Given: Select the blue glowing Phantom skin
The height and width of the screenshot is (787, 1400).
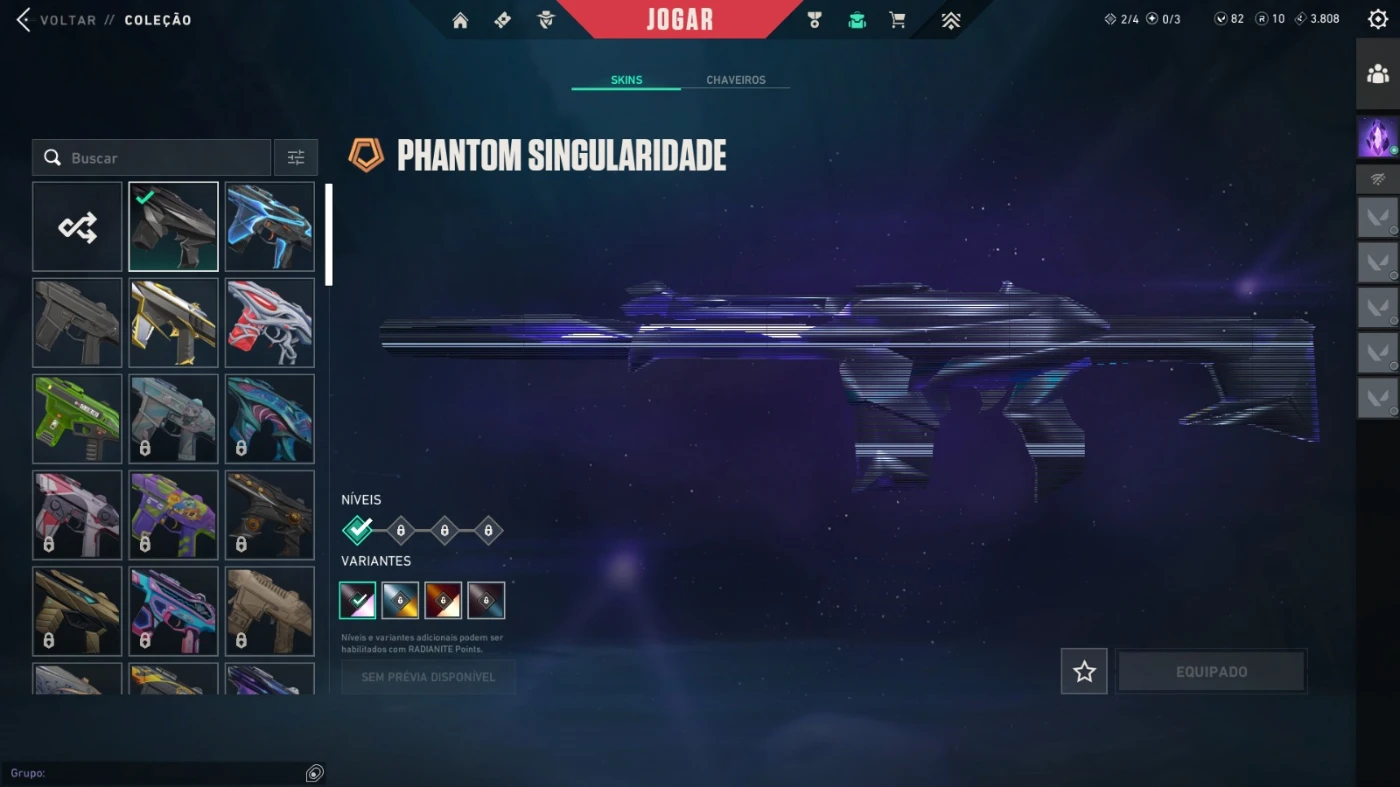Looking at the screenshot, I should tap(269, 227).
